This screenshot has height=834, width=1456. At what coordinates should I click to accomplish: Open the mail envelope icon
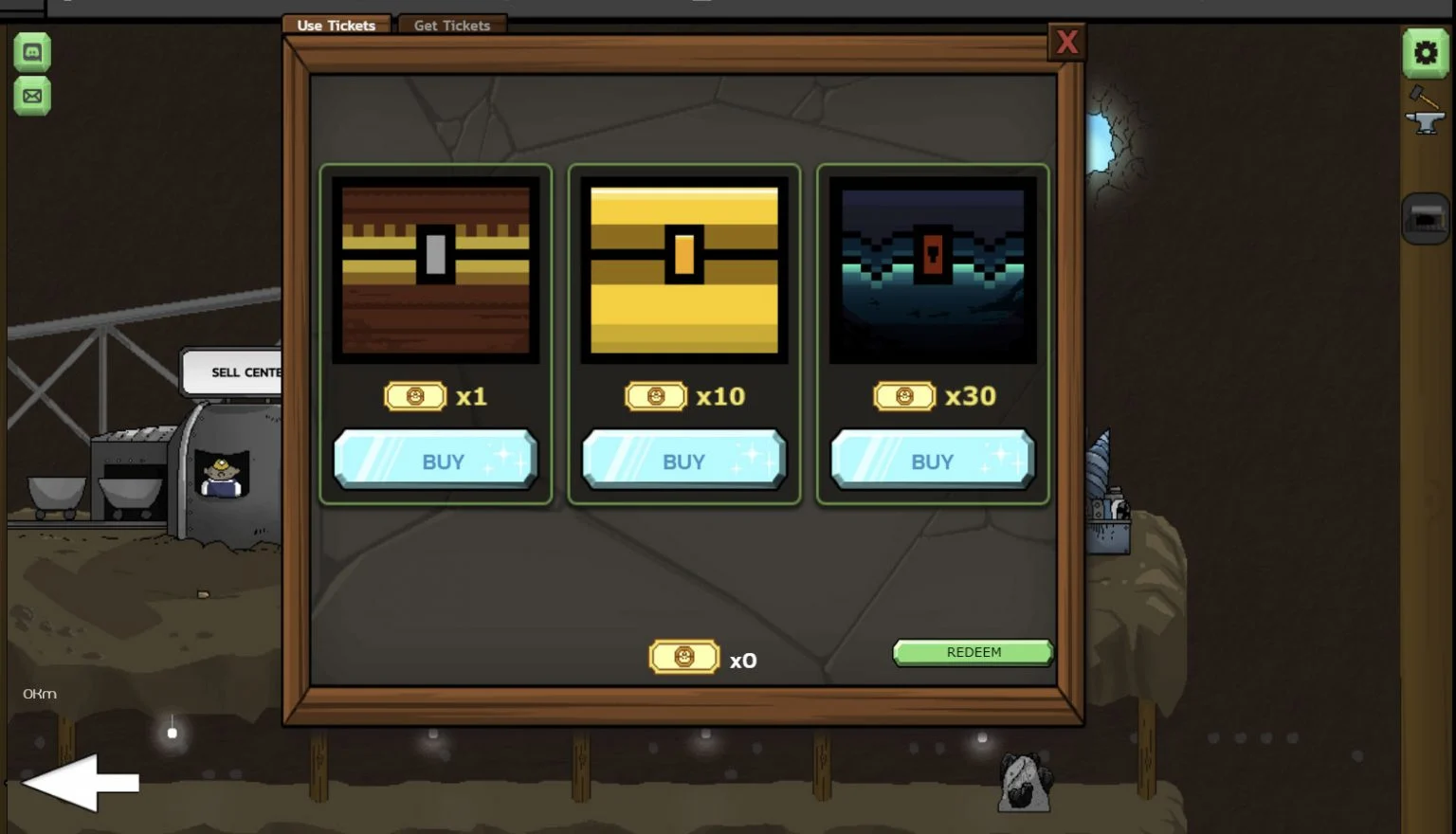tap(32, 96)
